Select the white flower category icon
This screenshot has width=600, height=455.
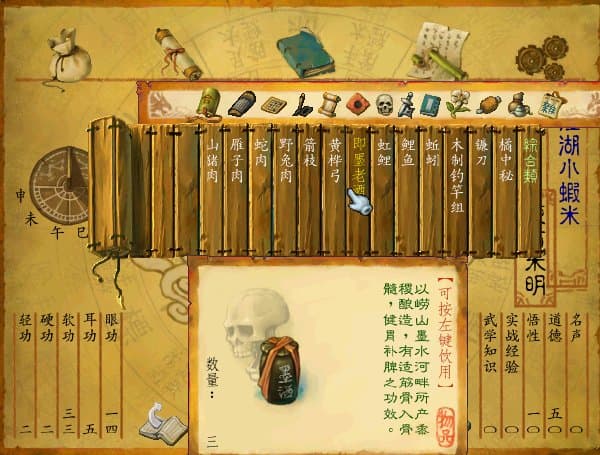pos(459,103)
